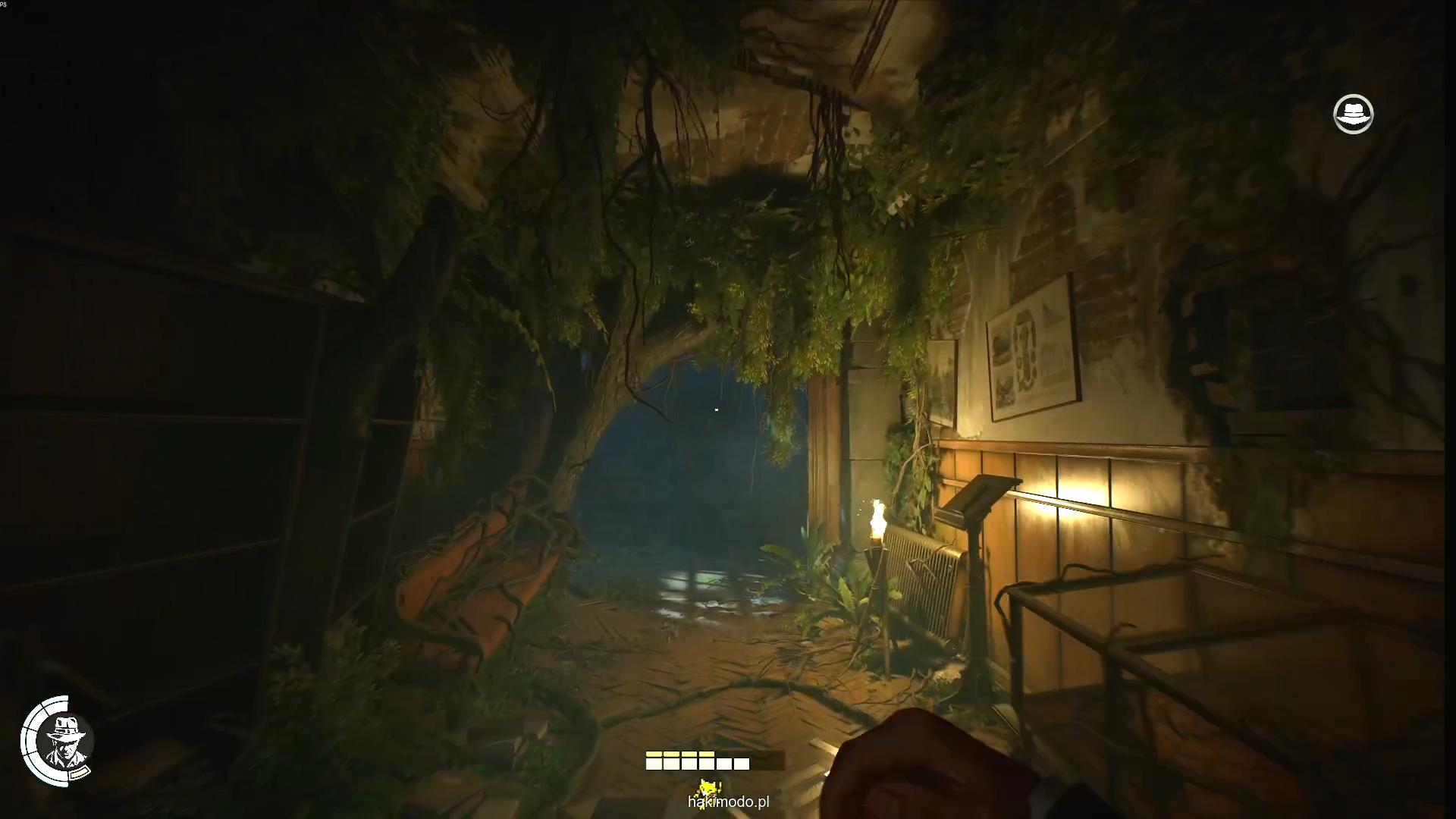Open the hakimodo.pl watermark link
Viewport: 1456px width, 819px height.
tap(728, 802)
